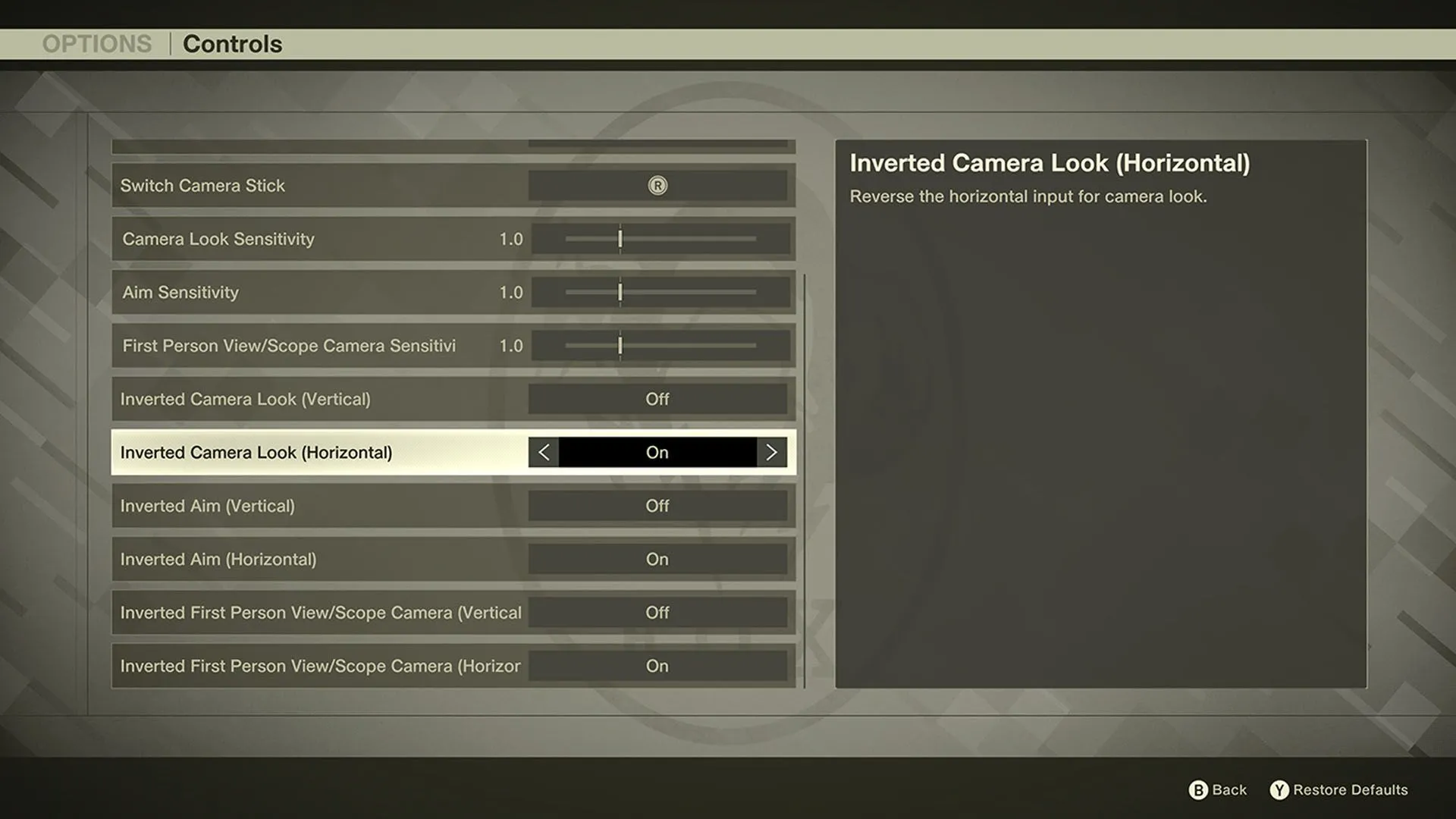Adjust the Camera Look Sensitivity slider
This screenshot has height=819, width=1456.
(x=620, y=239)
